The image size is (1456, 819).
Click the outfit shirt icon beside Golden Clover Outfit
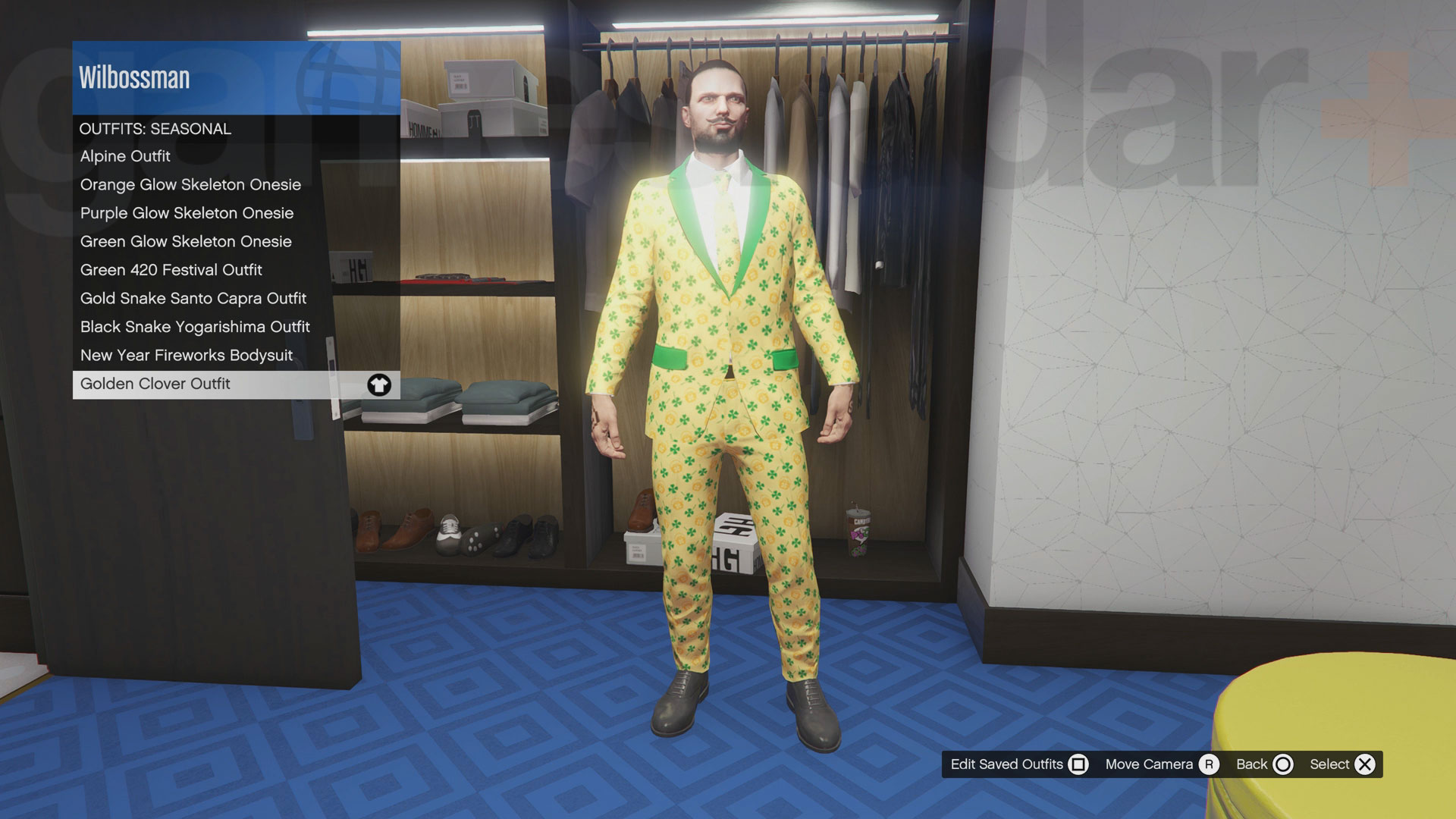click(x=378, y=384)
